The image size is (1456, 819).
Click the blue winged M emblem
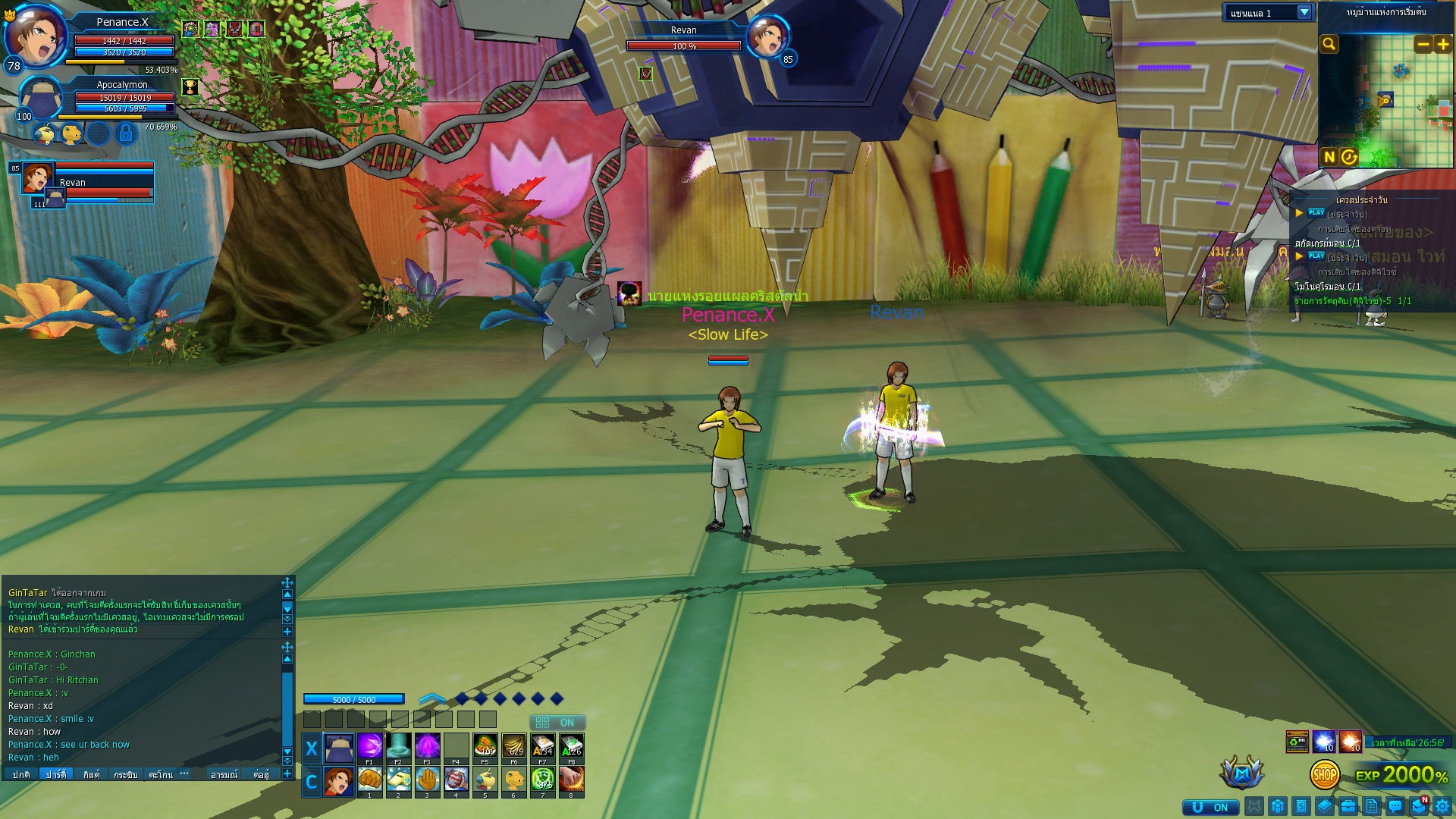[1241, 773]
